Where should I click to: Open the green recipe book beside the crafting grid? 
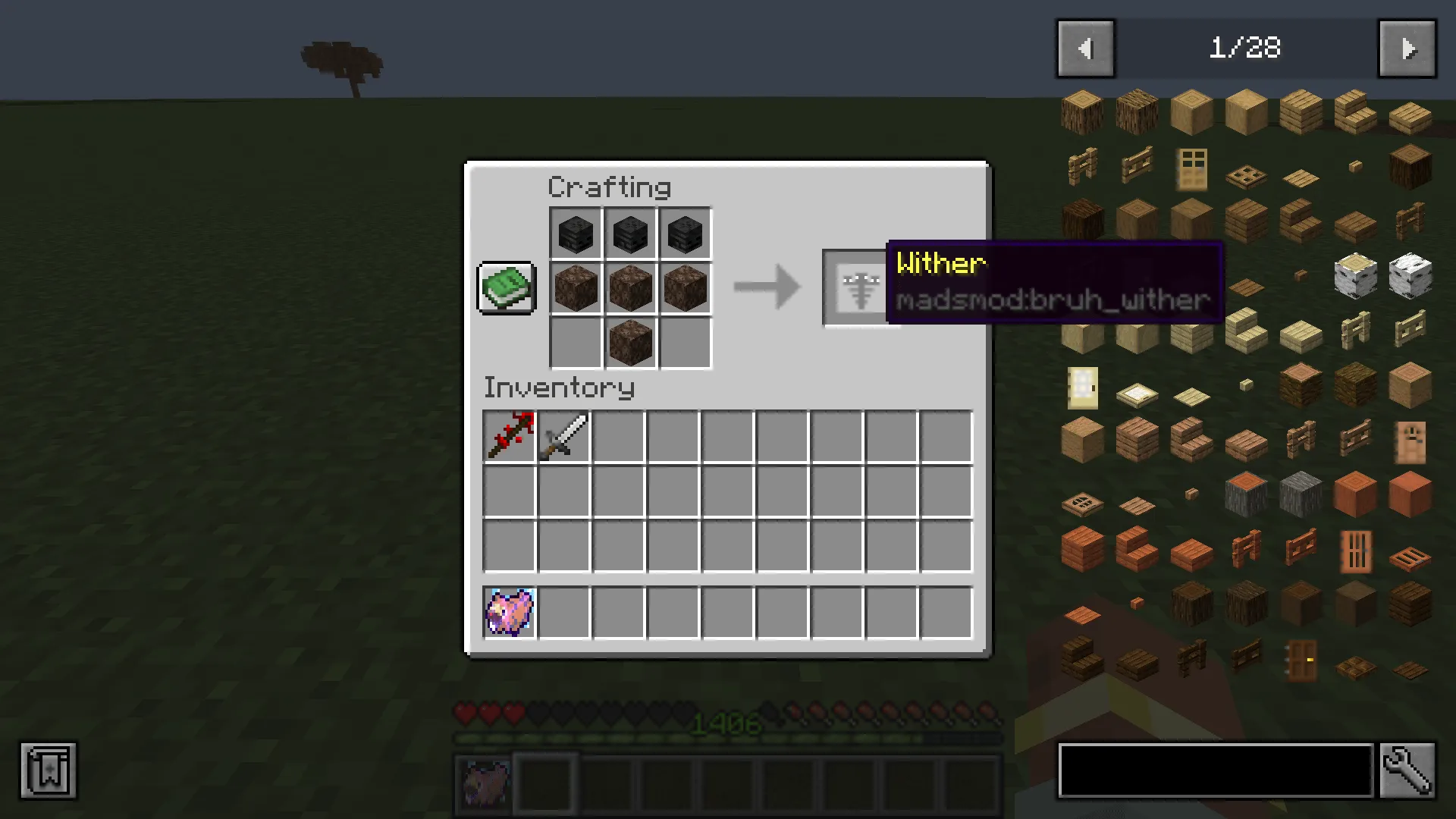pyautogui.click(x=505, y=288)
